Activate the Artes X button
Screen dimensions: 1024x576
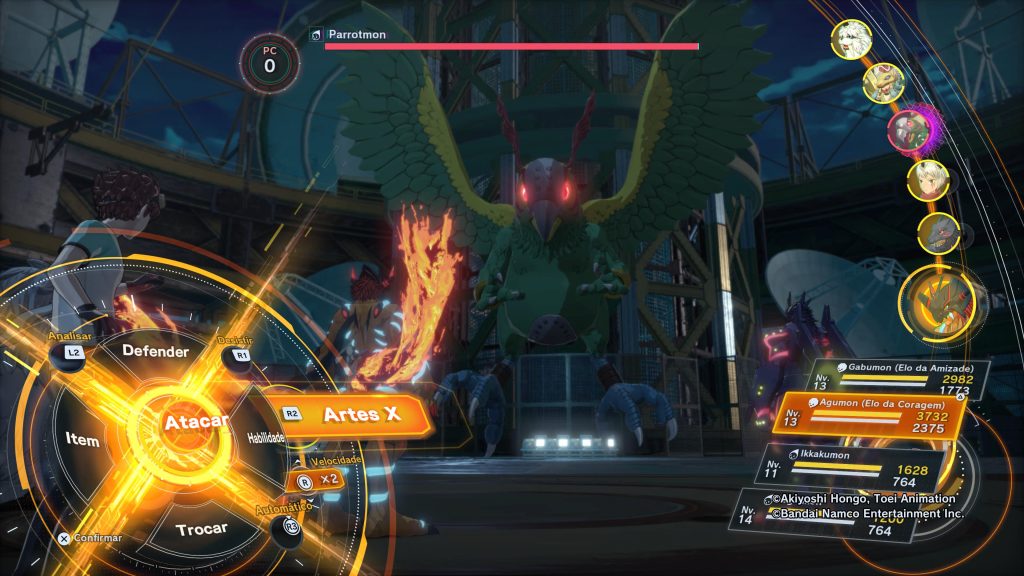click(x=350, y=414)
